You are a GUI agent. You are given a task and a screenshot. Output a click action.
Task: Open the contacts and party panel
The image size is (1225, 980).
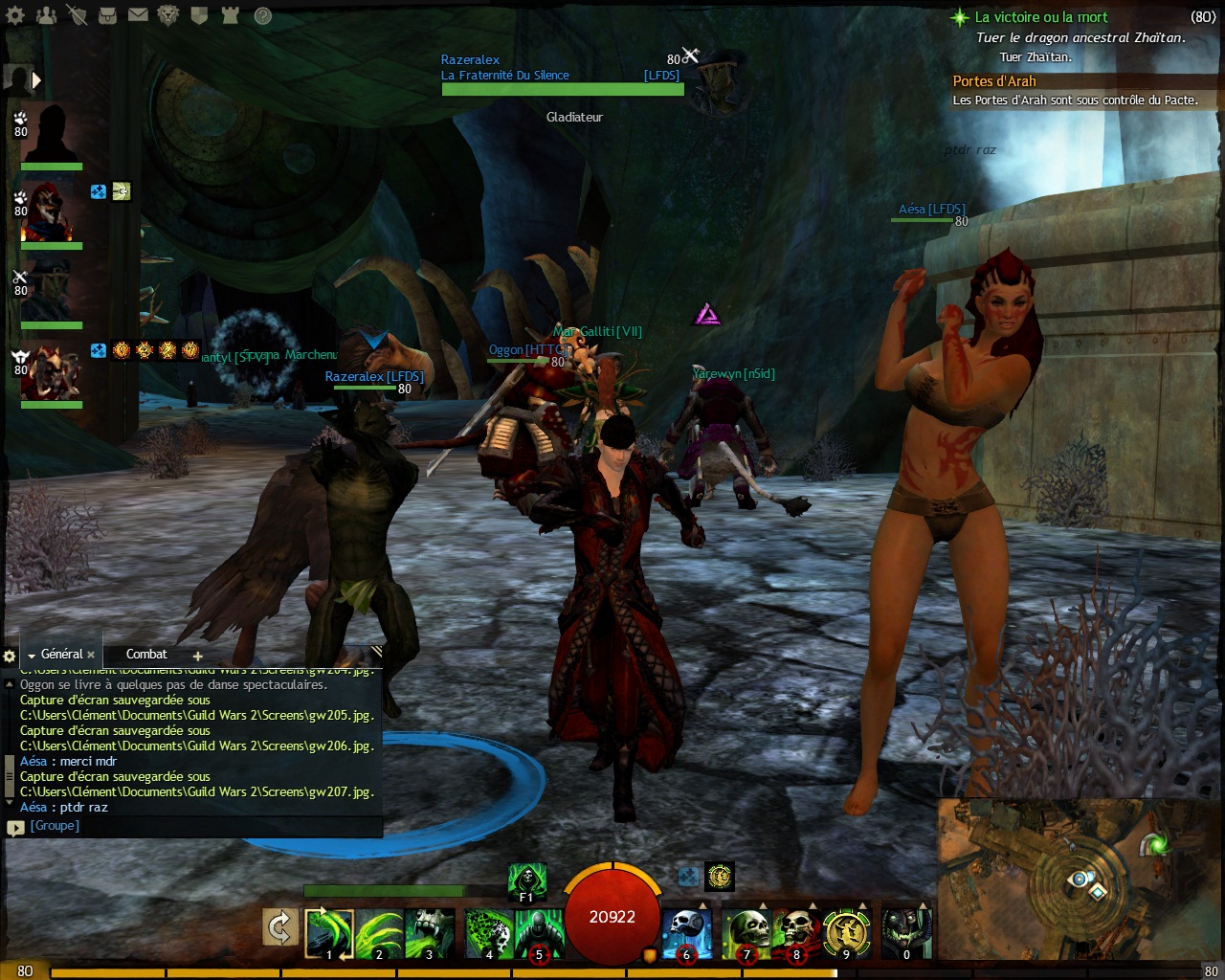tap(46, 15)
